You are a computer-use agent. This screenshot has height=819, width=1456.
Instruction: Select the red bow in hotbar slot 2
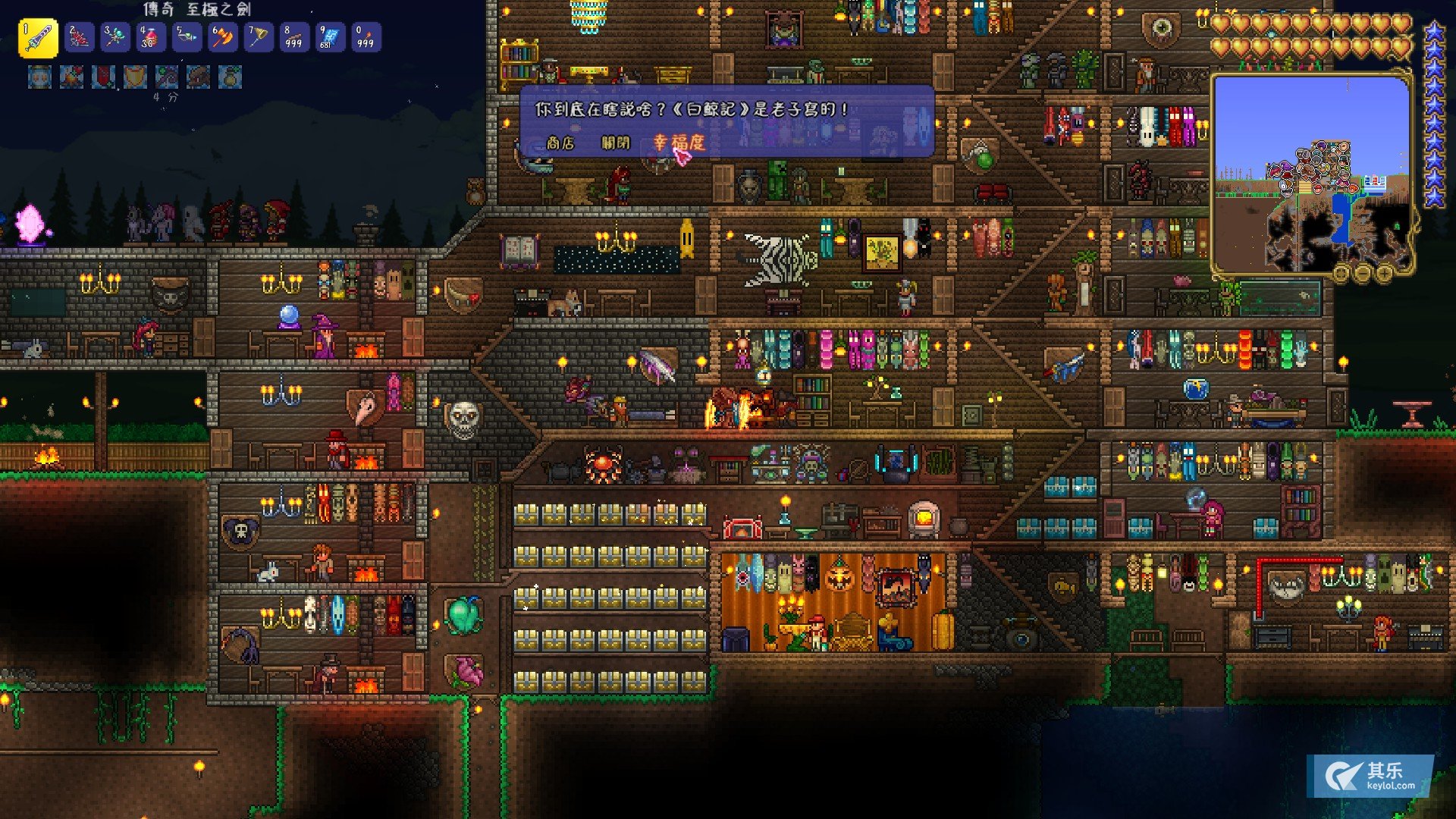[x=79, y=38]
